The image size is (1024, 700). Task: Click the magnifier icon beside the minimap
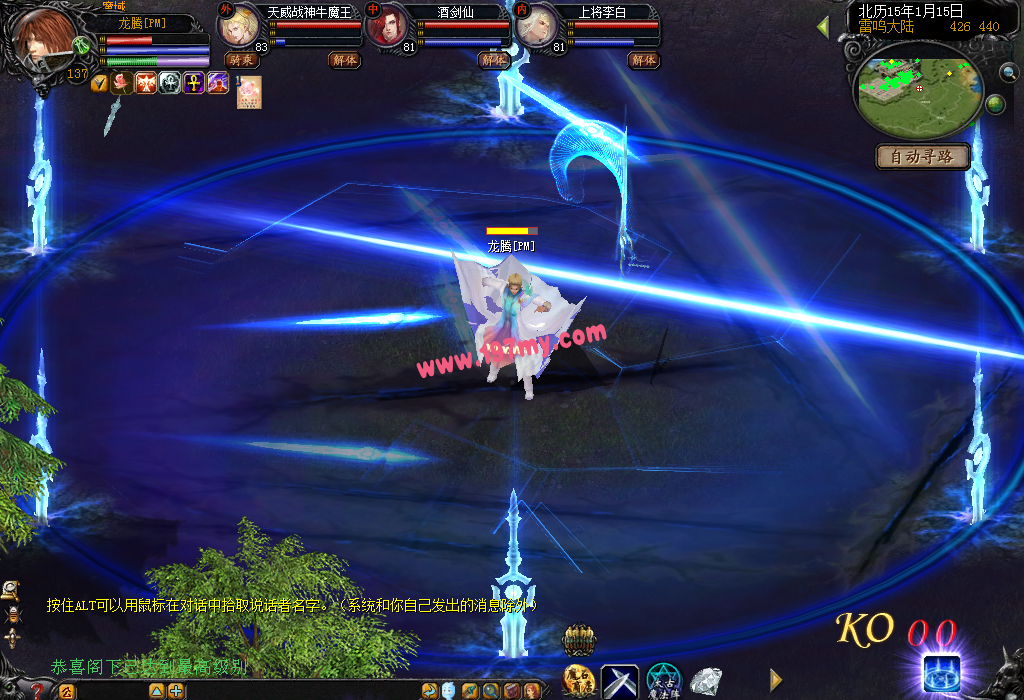coord(1009,72)
